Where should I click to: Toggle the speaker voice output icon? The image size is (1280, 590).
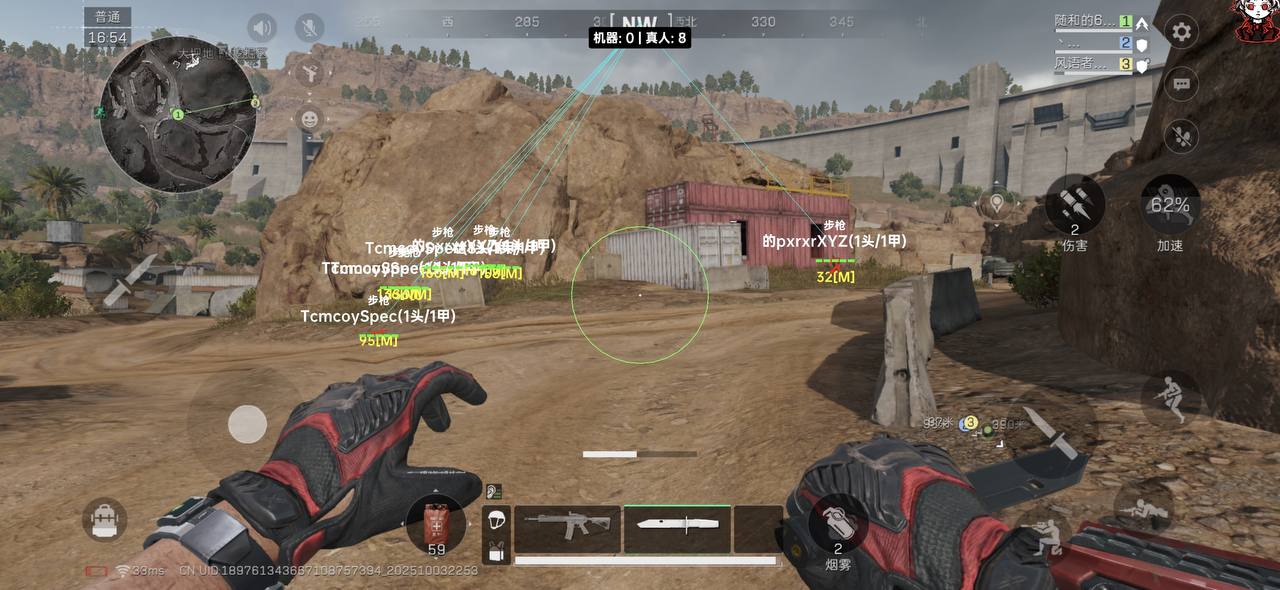click(262, 28)
